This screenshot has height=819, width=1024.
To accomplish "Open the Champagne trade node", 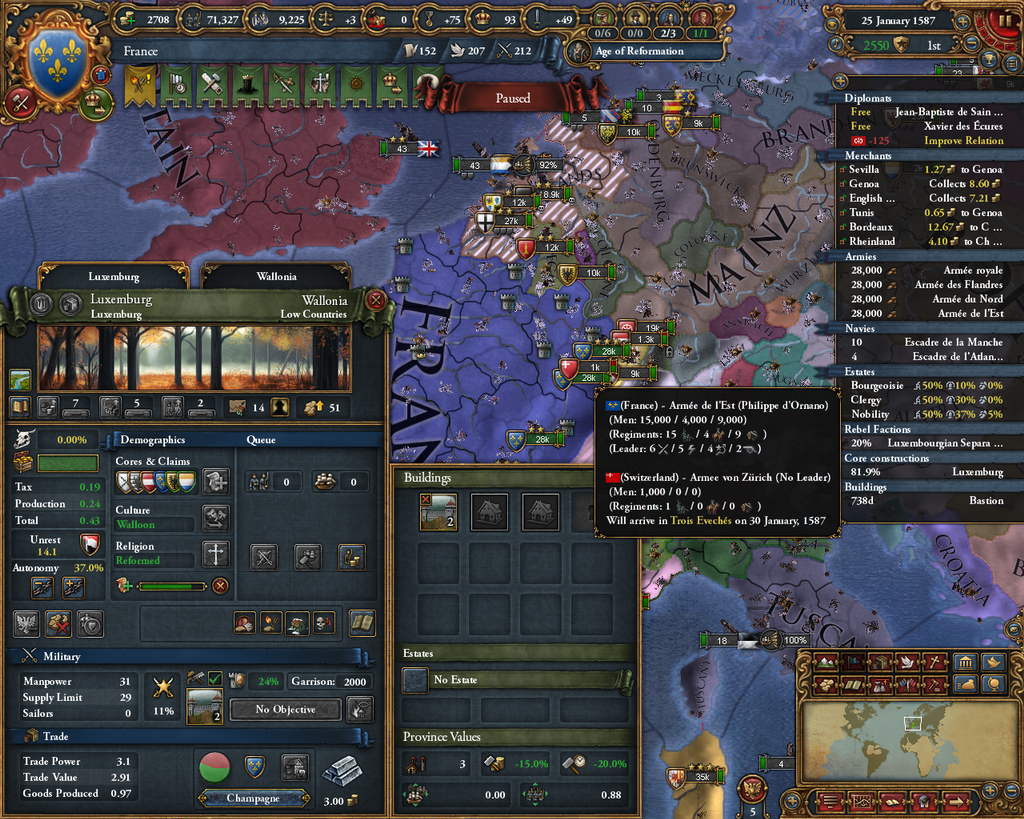I will tap(252, 798).
